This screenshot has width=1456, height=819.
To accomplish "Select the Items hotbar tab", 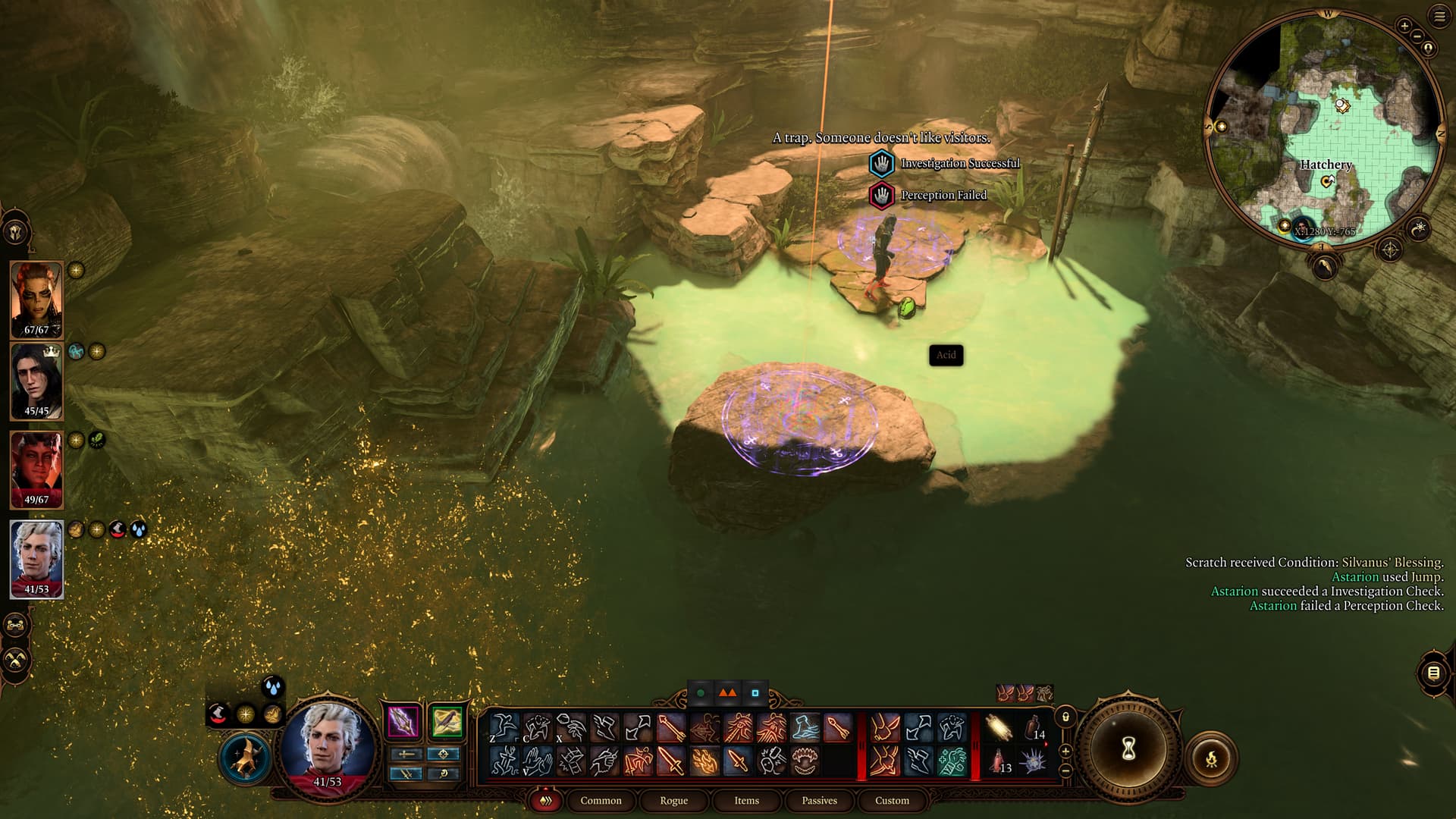I will point(746,800).
